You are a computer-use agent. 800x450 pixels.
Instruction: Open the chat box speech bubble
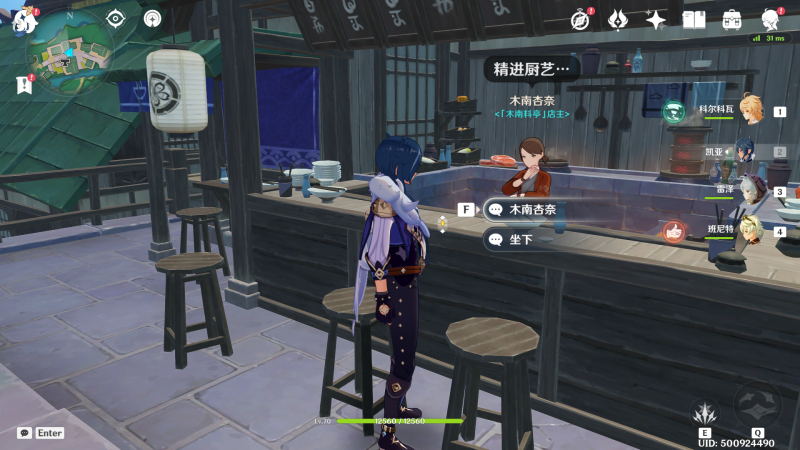[24, 433]
